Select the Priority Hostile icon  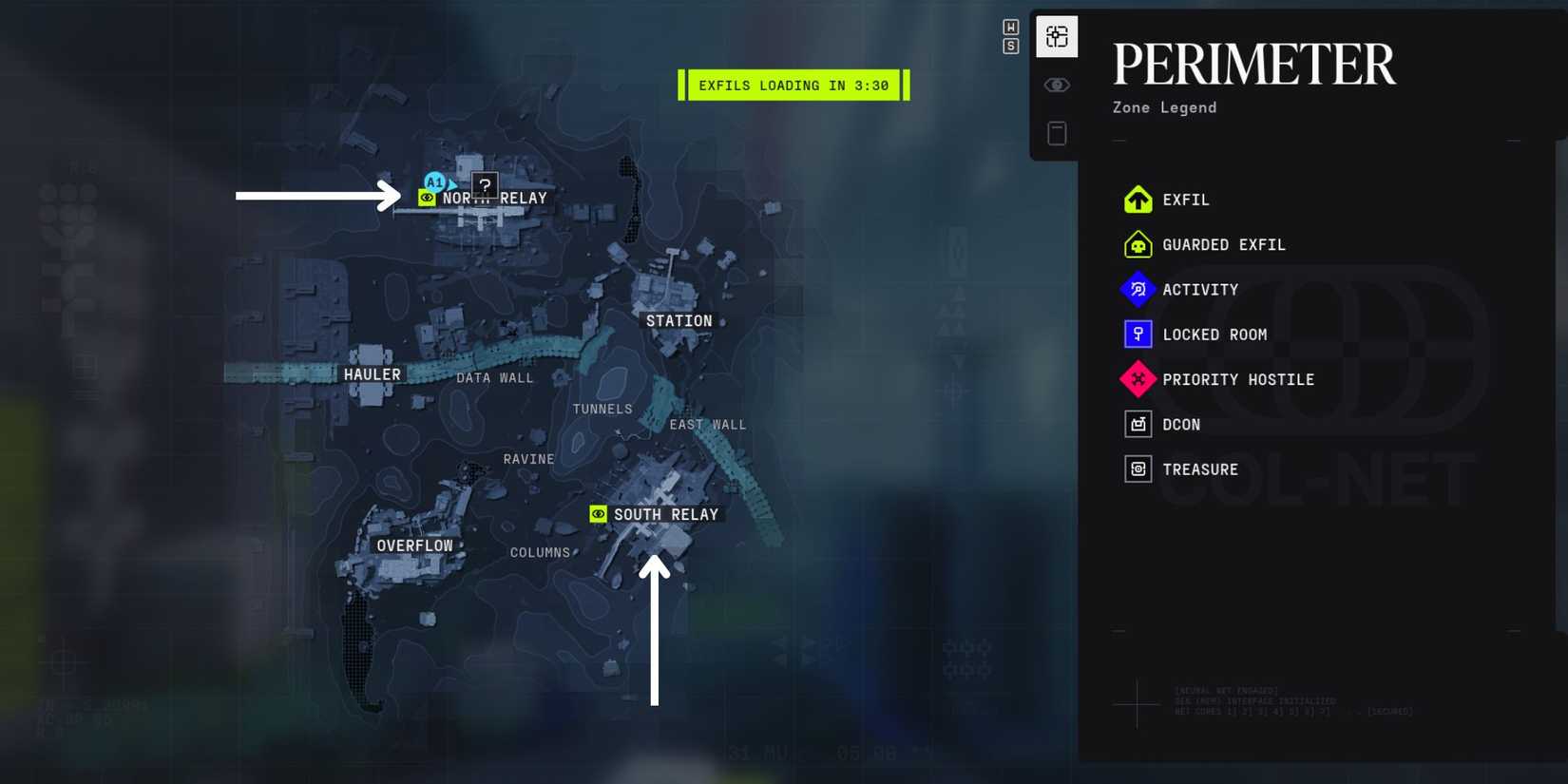(1138, 379)
